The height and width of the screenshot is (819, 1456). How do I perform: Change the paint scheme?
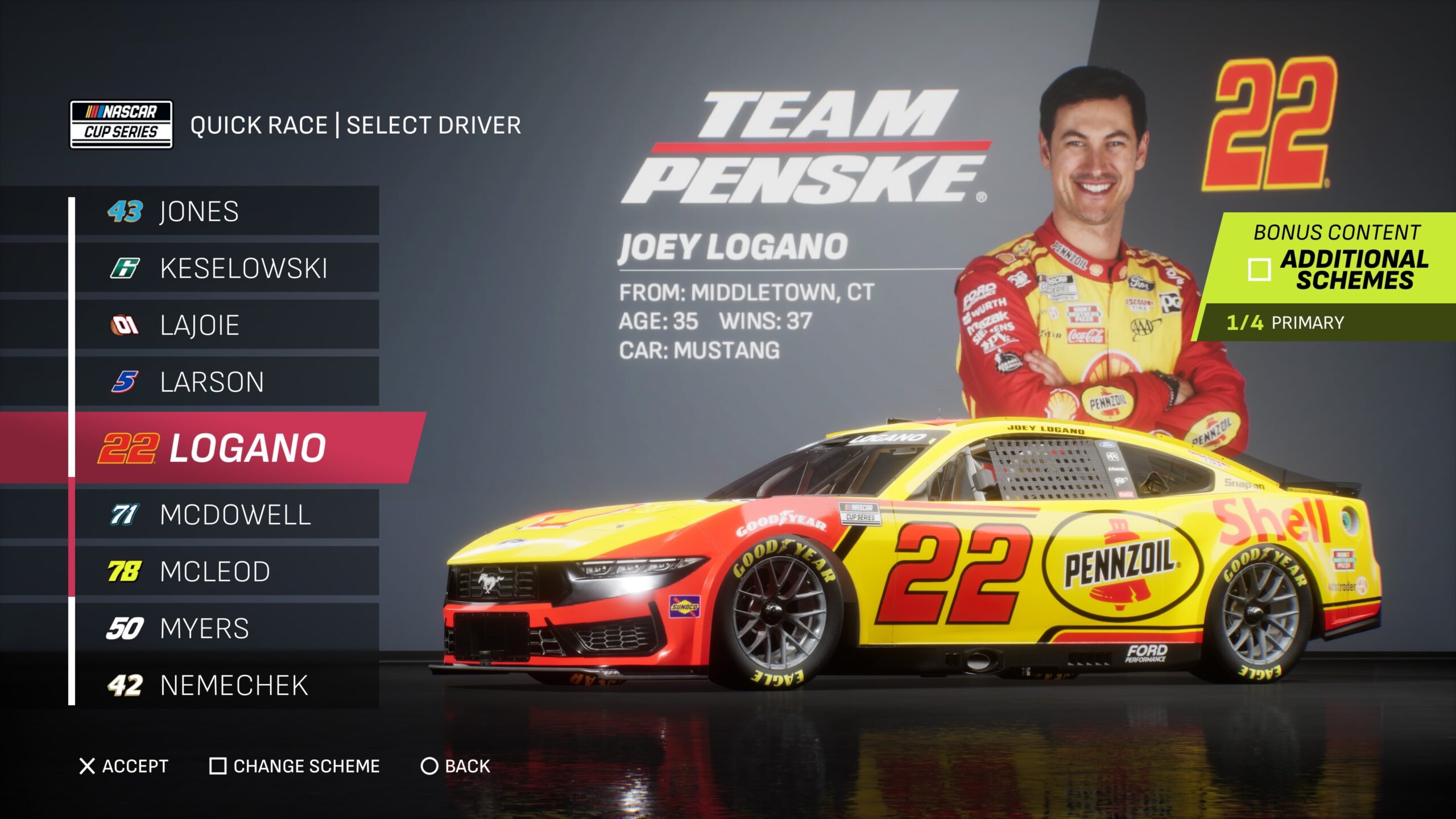click(295, 766)
